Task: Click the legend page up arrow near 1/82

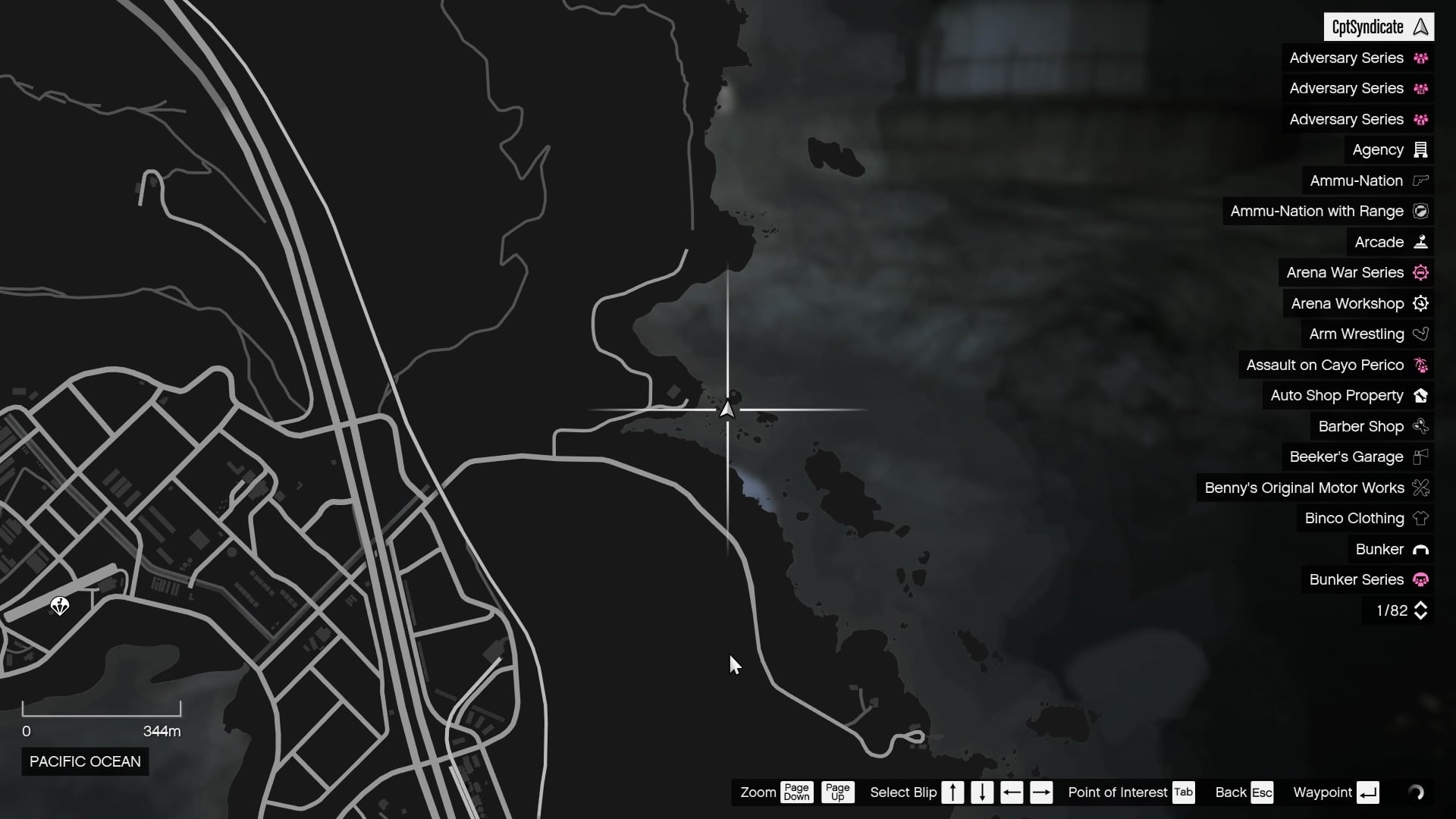Action: (1421, 605)
